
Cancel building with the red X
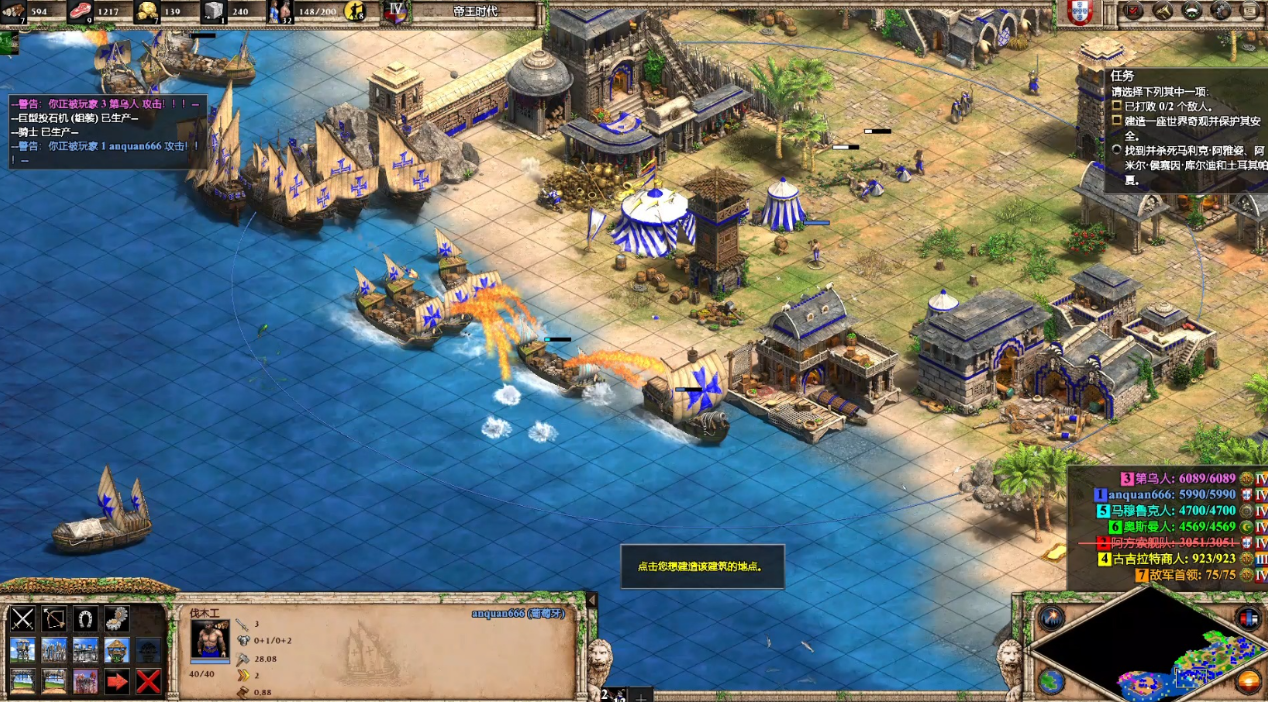(148, 682)
